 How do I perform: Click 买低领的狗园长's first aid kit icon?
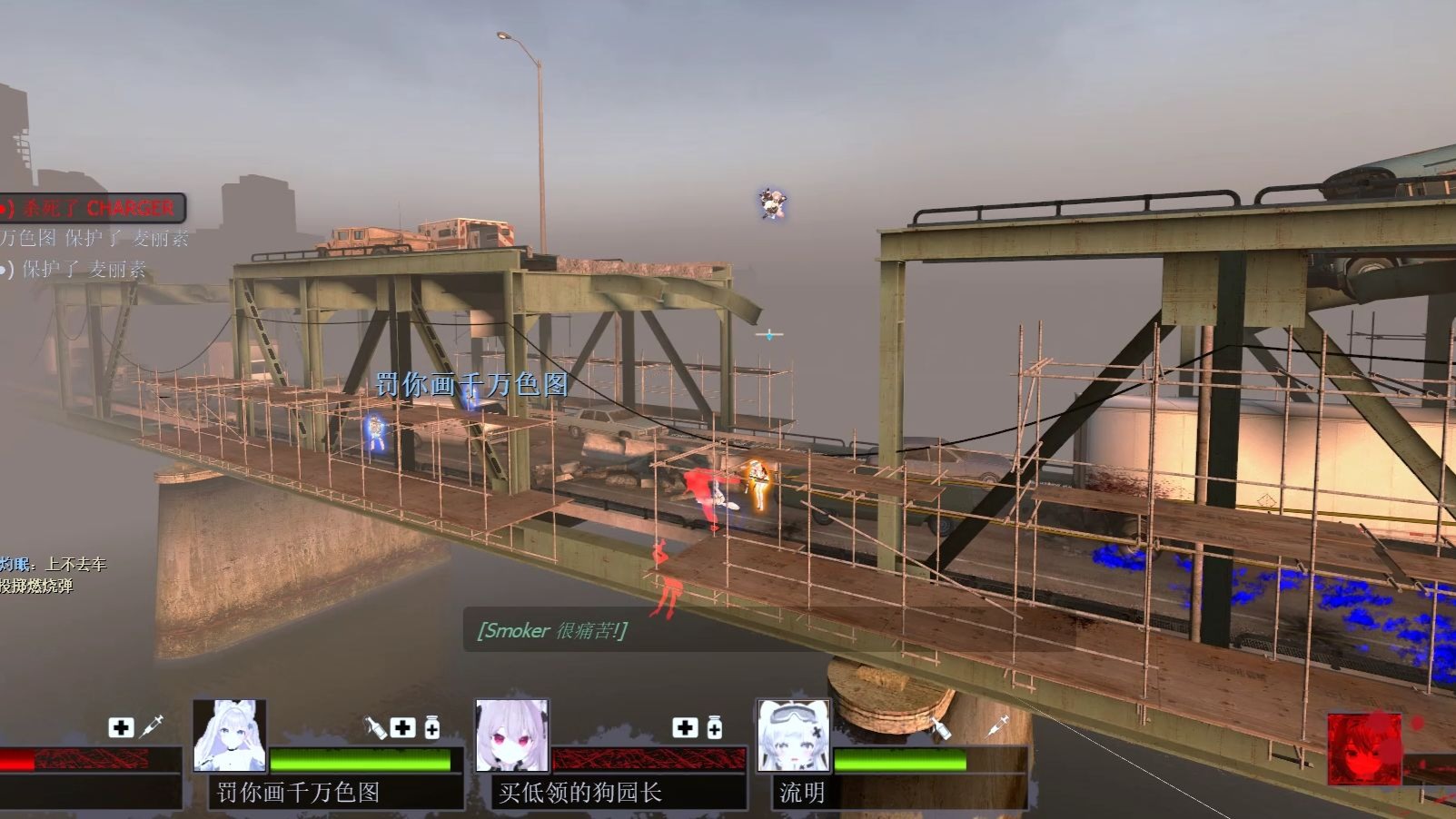(686, 727)
